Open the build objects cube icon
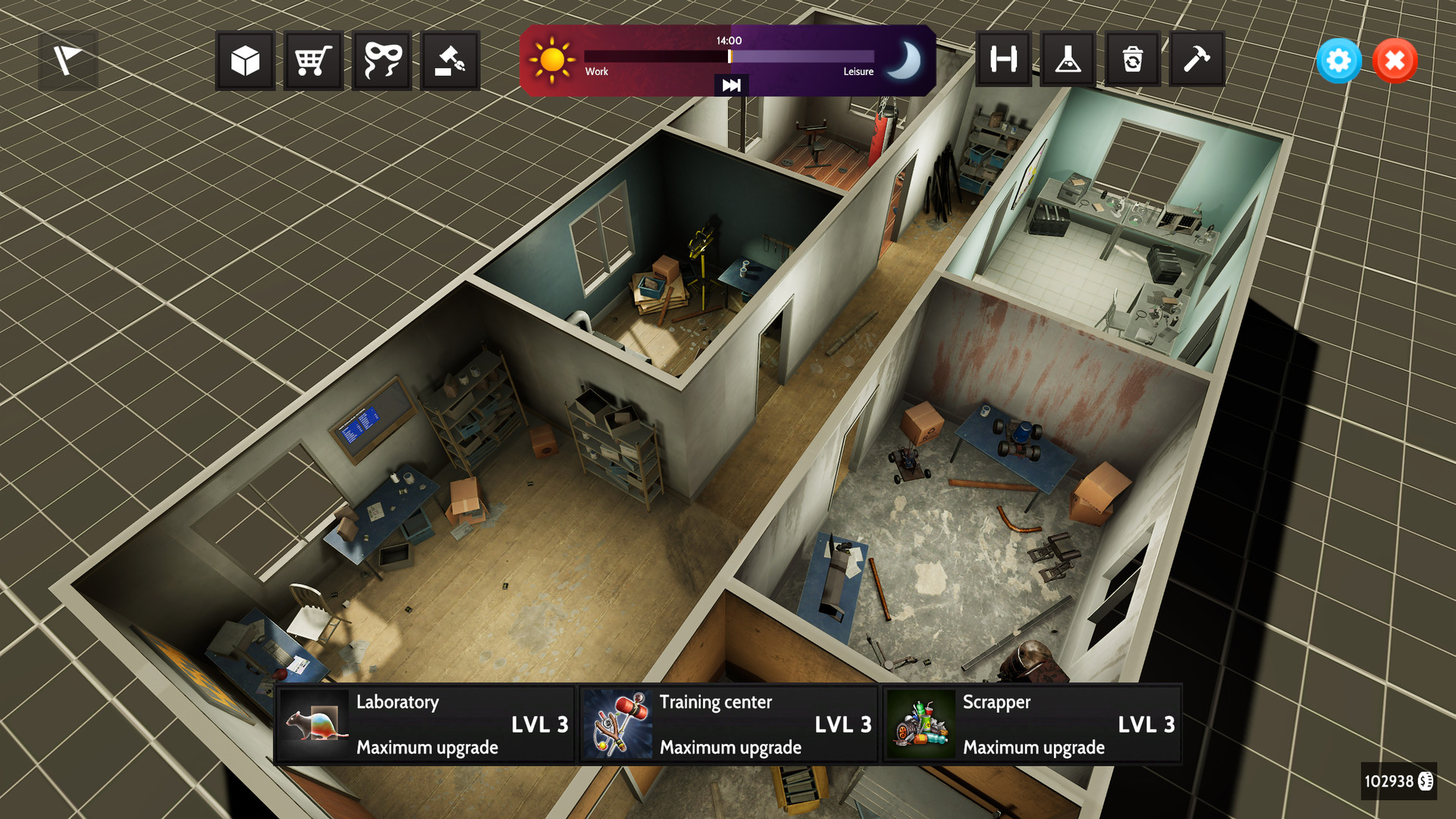Viewport: 1456px width, 819px height. (x=244, y=61)
